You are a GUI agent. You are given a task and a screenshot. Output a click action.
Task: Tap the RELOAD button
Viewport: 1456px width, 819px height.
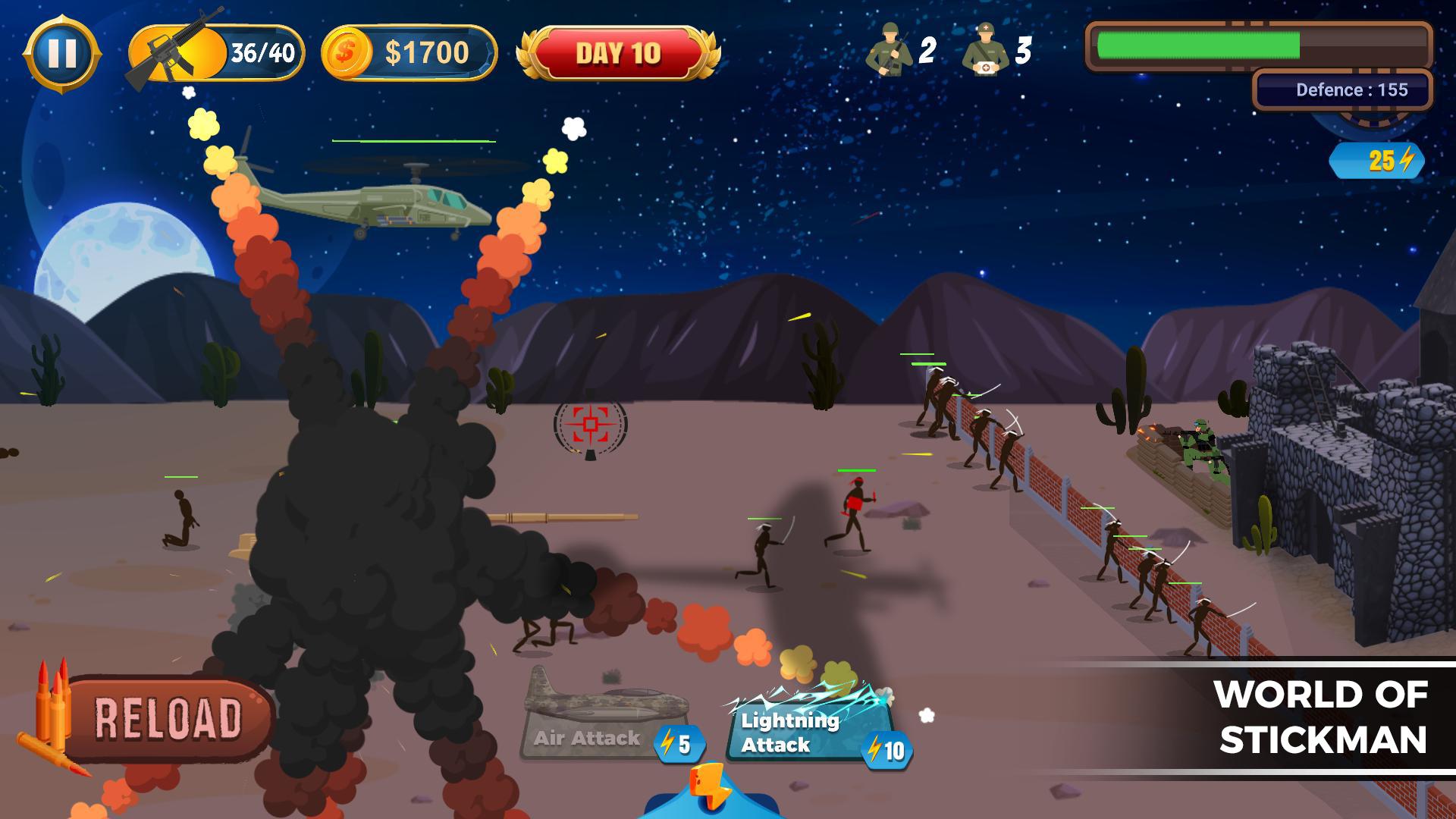click(167, 717)
